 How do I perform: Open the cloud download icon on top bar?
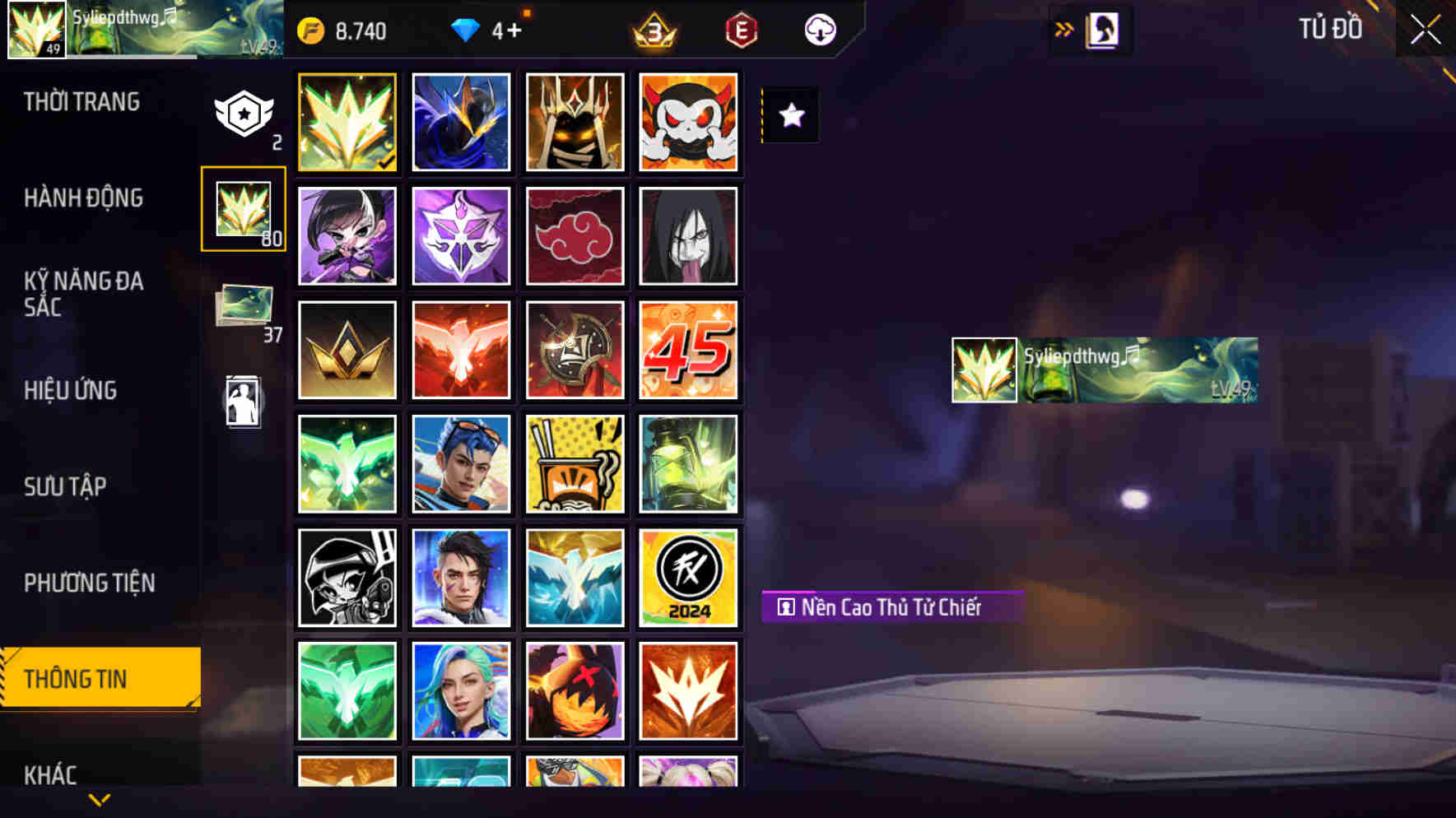click(818, 30)
